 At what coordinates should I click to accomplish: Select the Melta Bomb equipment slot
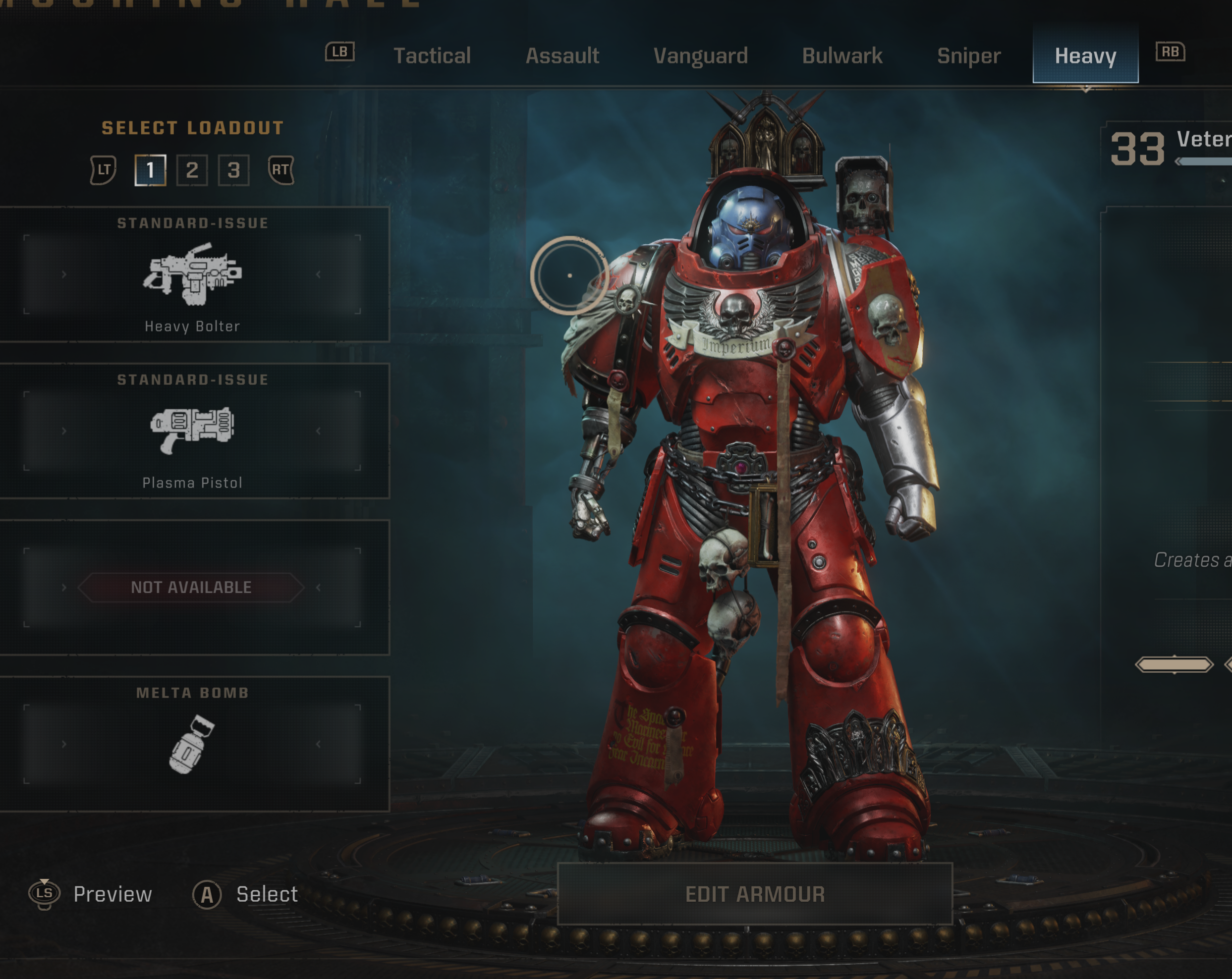193,744
